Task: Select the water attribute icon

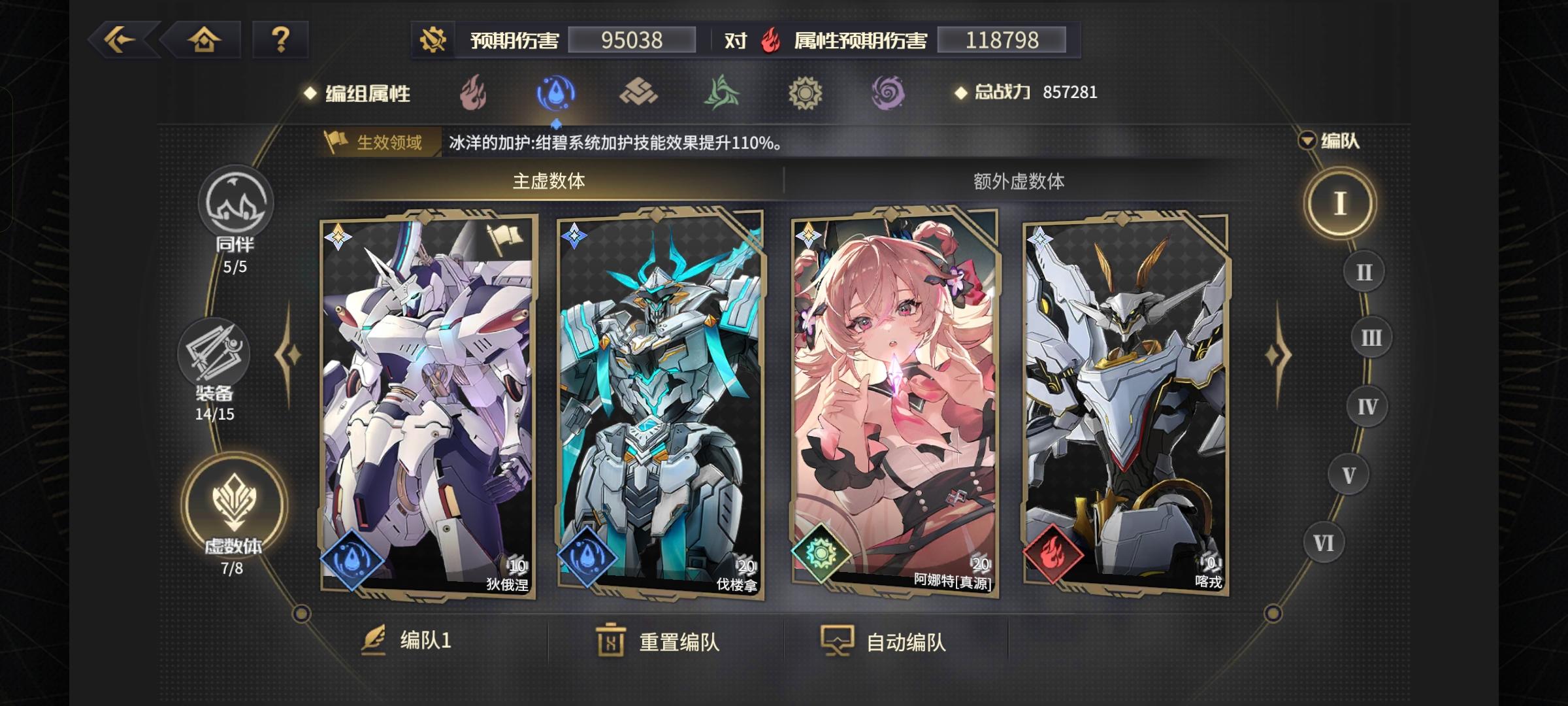Action: [x=556, y=93]
